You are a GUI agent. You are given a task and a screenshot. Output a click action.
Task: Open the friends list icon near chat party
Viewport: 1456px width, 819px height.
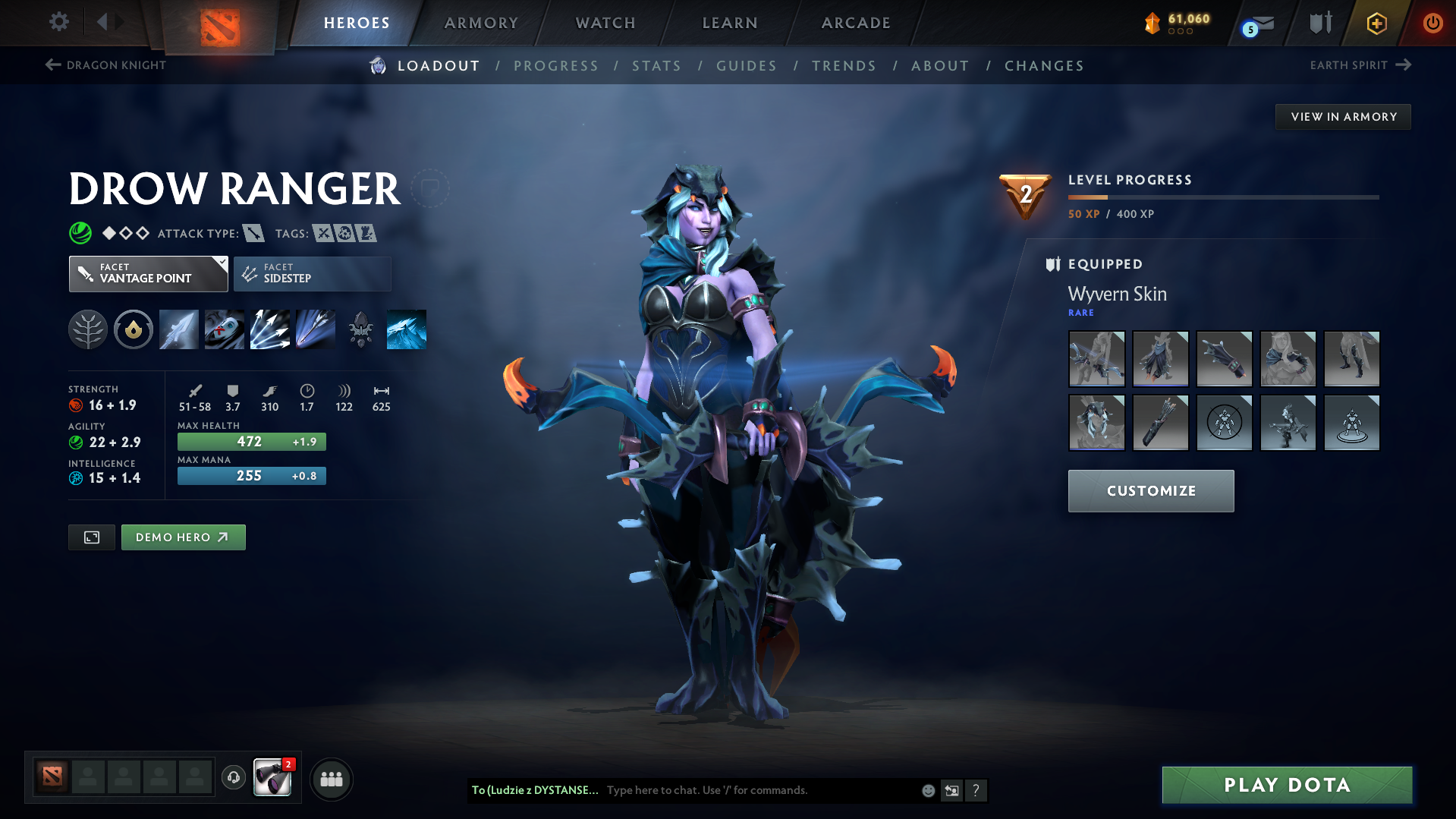[331, 779]
